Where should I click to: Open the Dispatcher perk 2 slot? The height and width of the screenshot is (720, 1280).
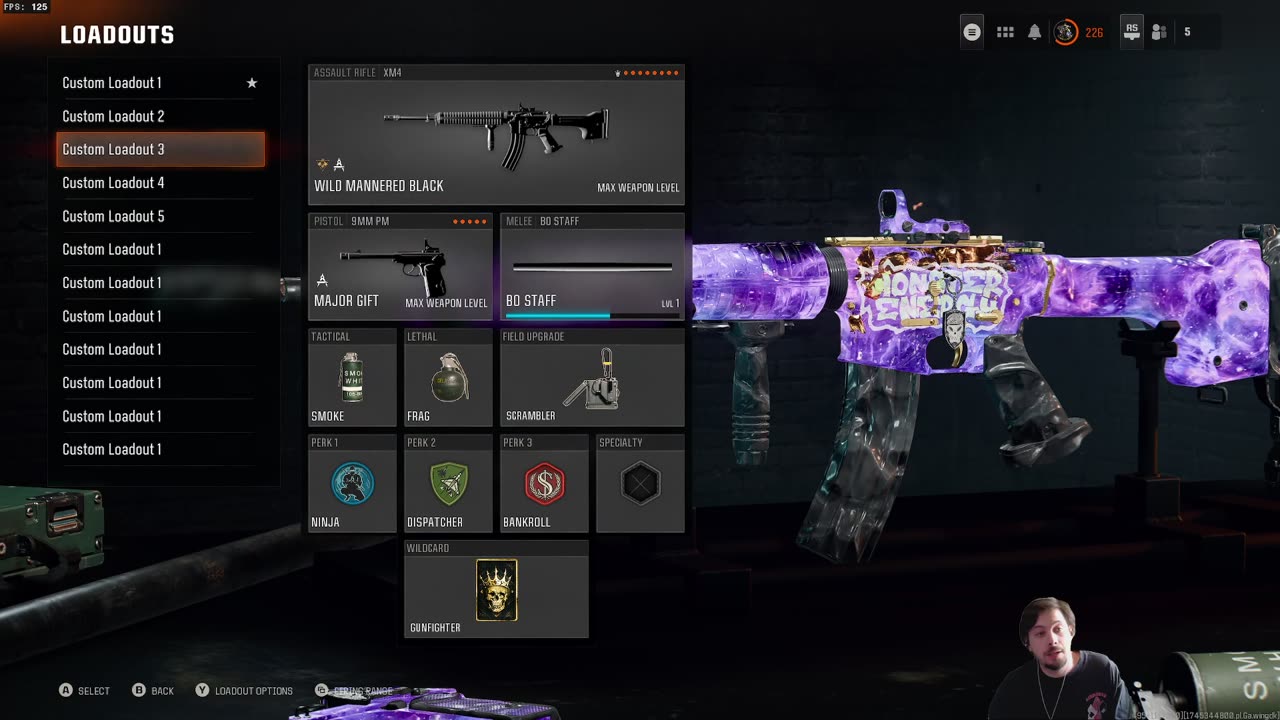(x=448, y=484)
